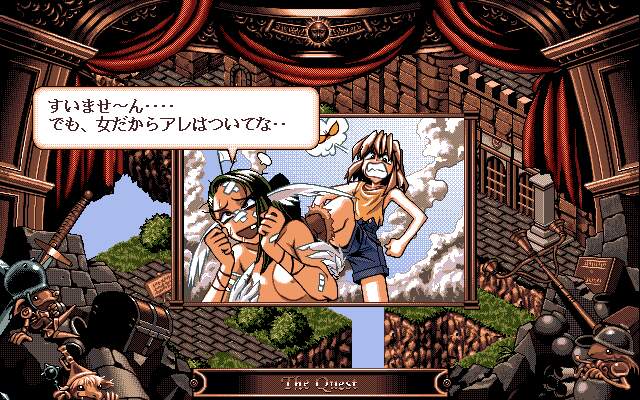640x400 pixels.
Task: Click The Quest title plaque
Action: [318, 383]
